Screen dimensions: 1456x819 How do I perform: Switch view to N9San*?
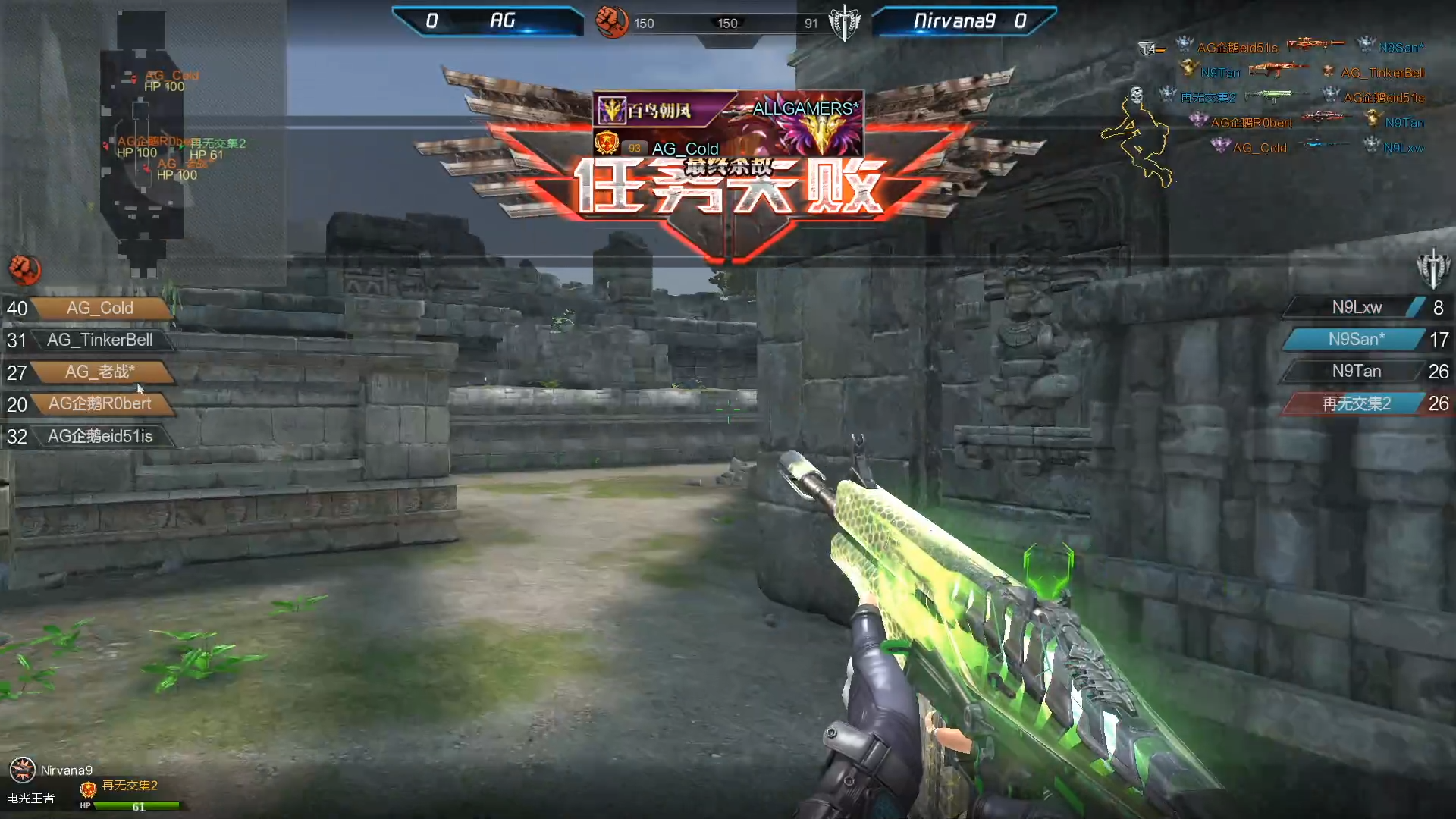1357,339
